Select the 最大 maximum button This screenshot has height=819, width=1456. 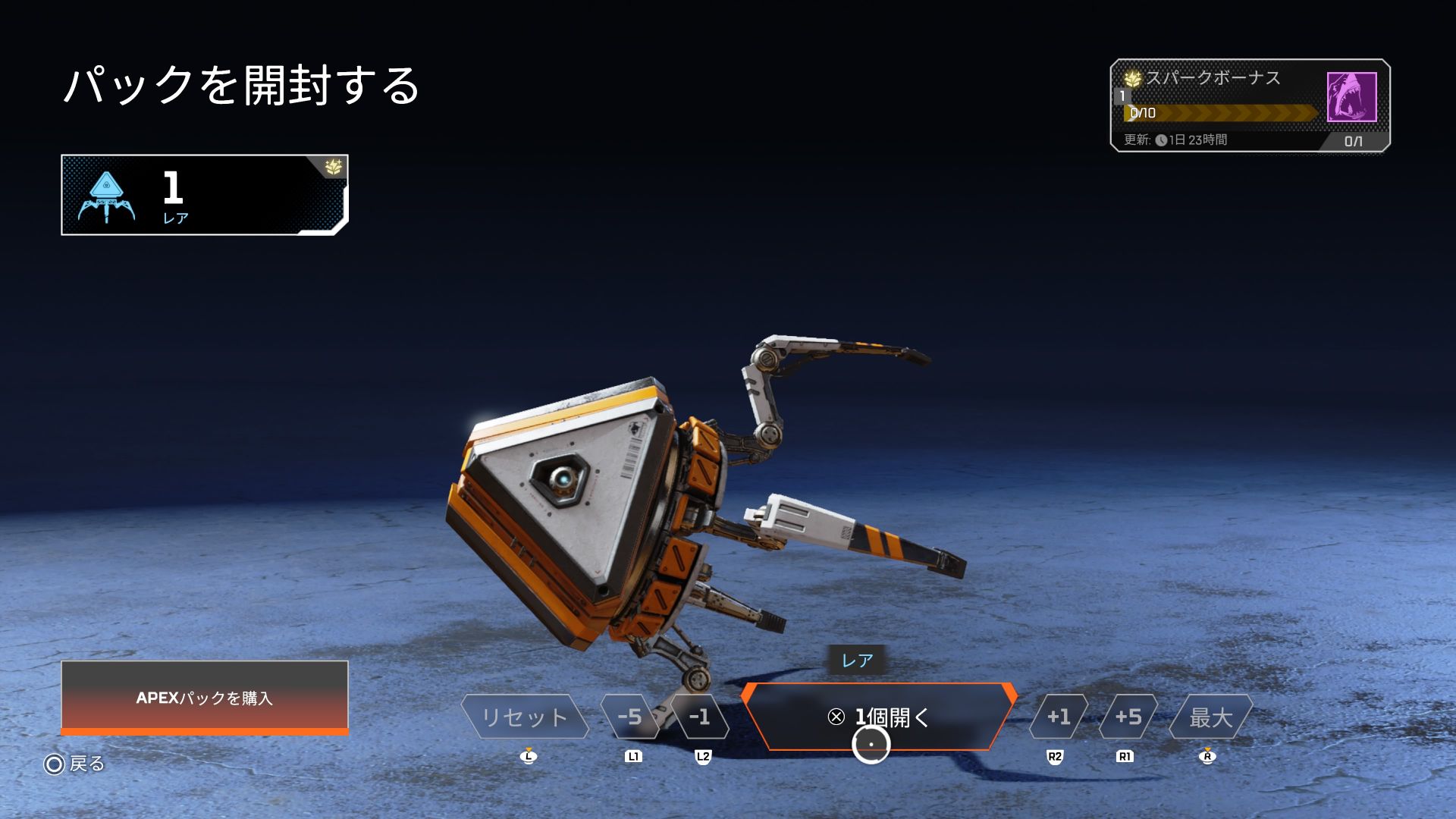click(1210, 717)
